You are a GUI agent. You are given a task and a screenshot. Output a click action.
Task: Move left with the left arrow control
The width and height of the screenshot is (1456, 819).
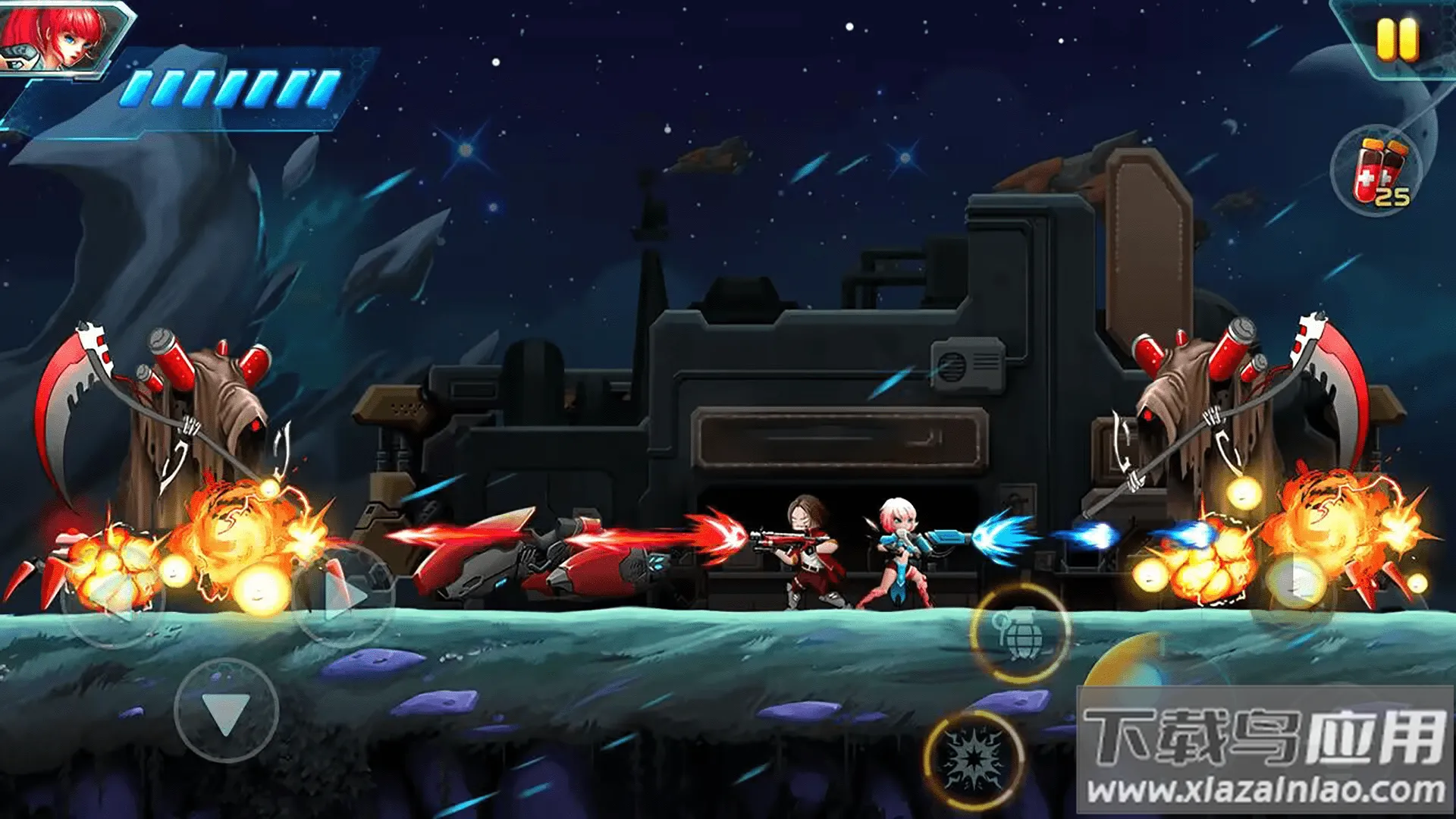coord(112,596)
